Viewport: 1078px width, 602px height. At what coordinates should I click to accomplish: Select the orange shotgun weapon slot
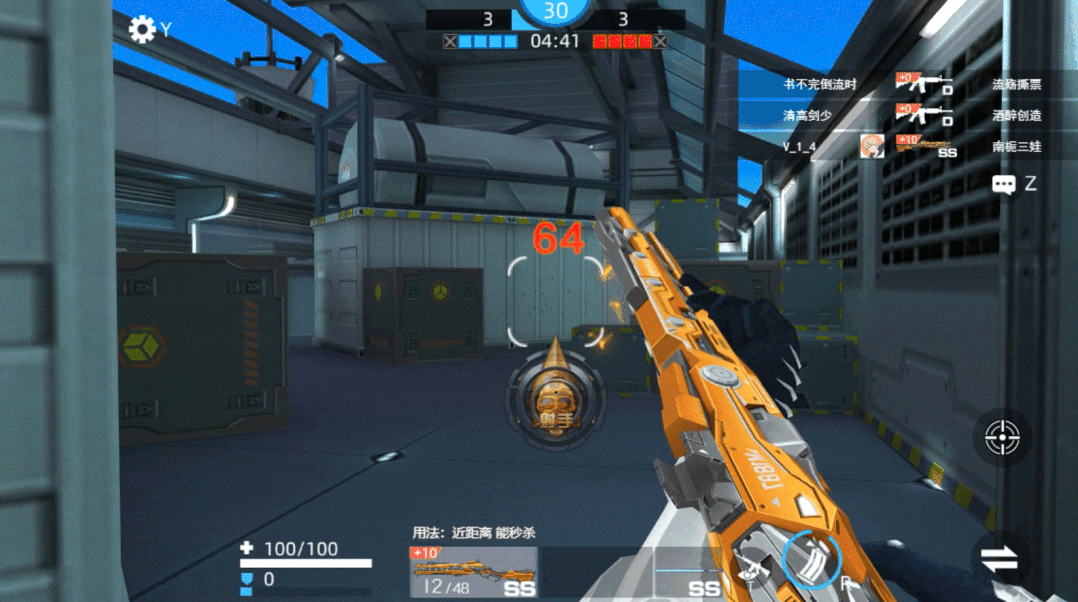(473, 573)
